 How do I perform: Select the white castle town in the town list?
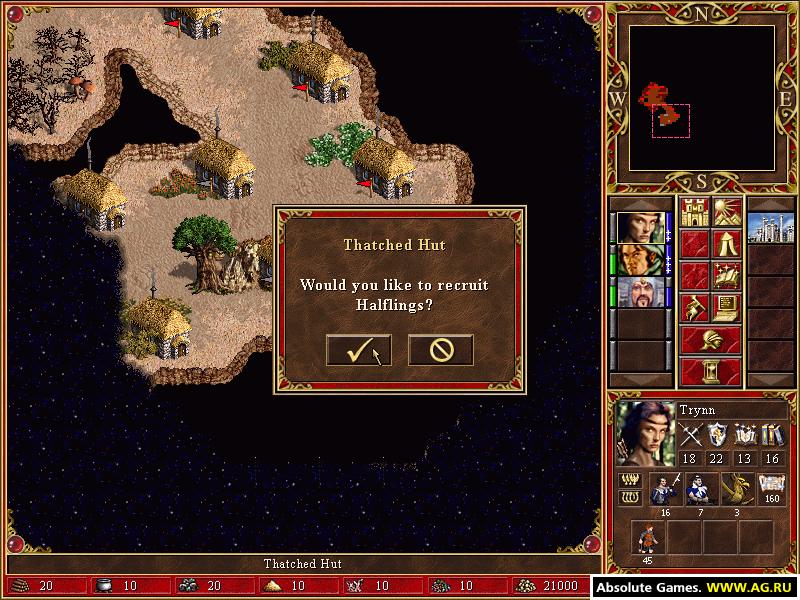coord(770,221)
